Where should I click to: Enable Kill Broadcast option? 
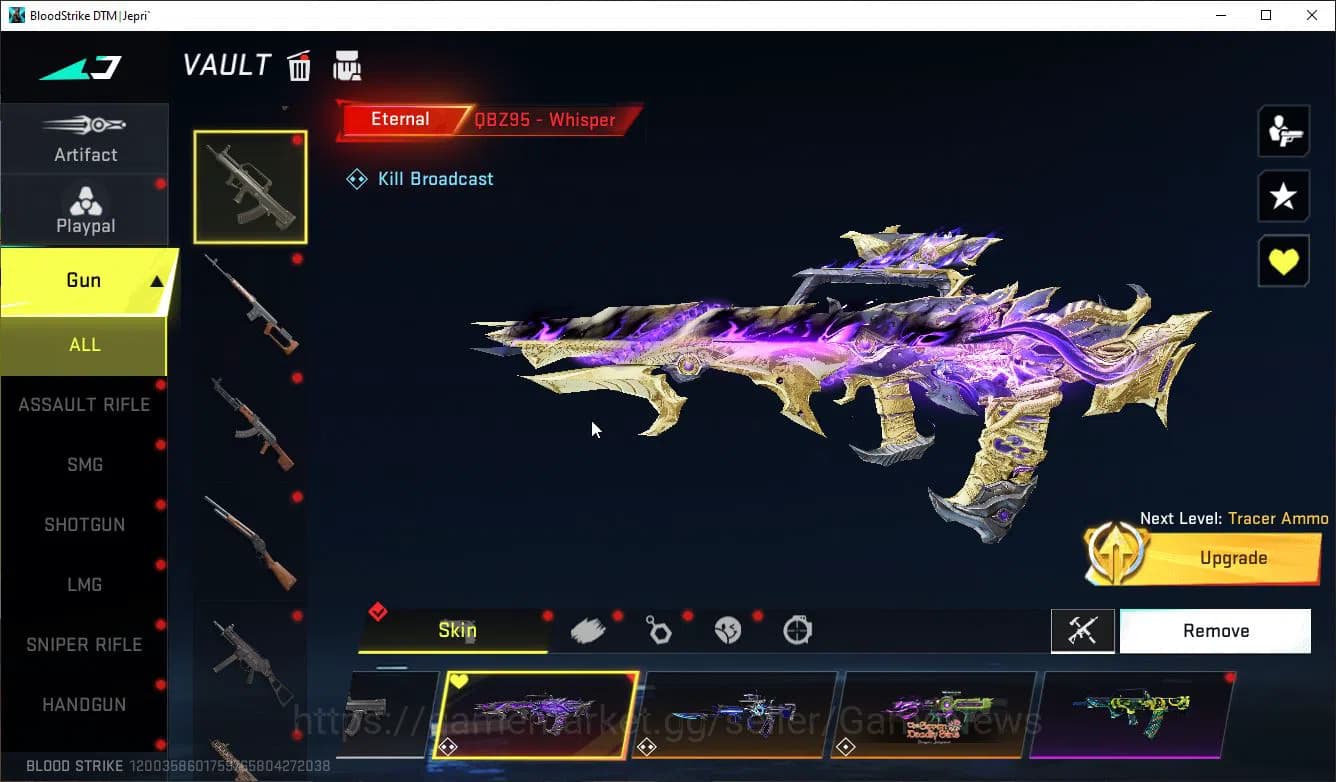pos(420,178)
